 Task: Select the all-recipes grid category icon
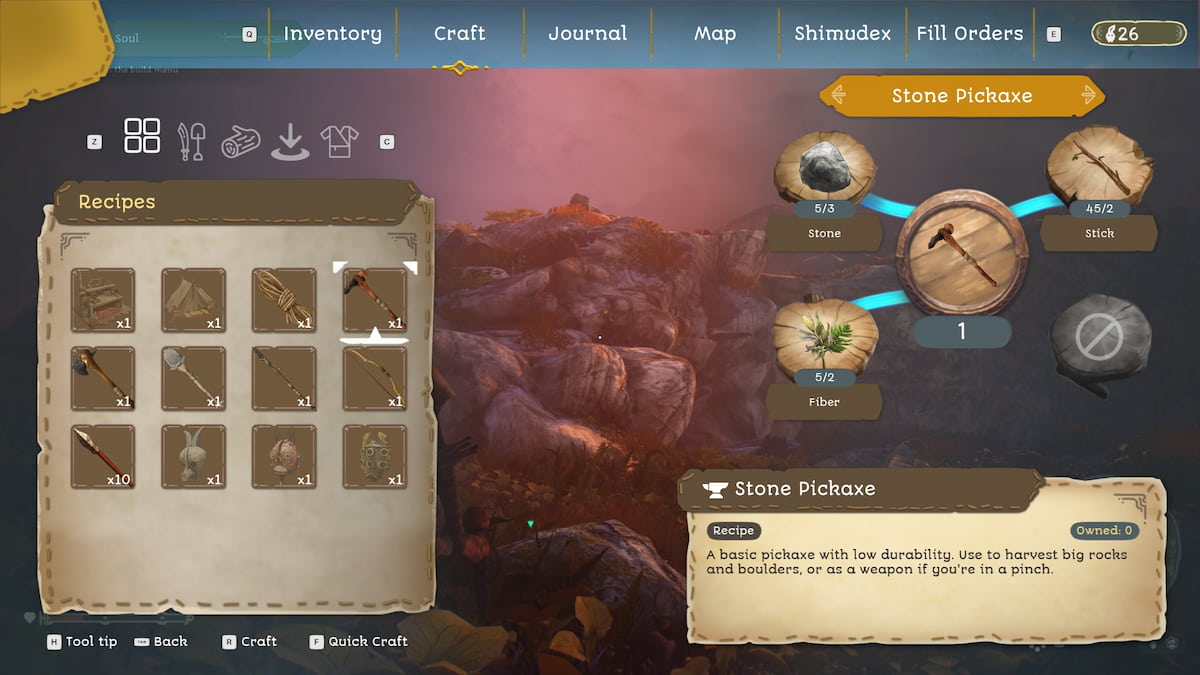point(142,136)
